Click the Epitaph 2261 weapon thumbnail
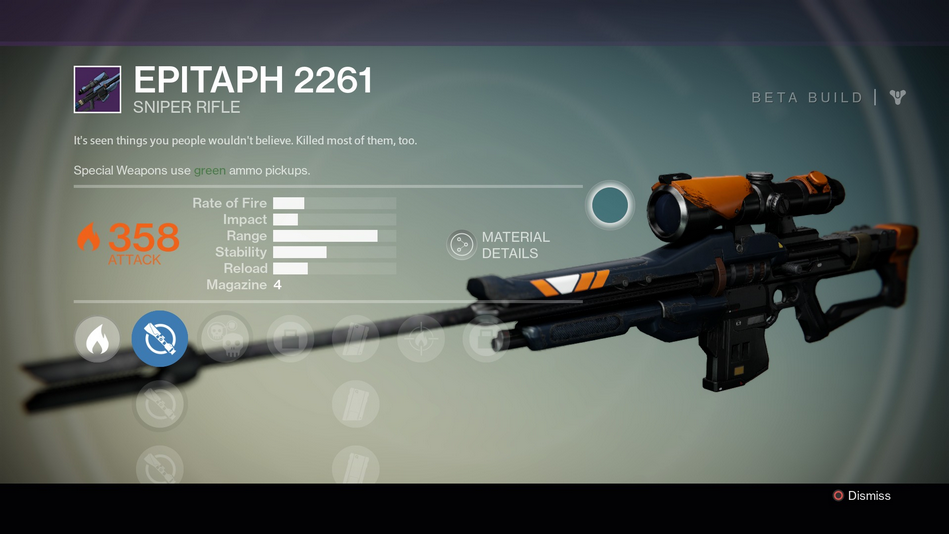This screenshot has height=534, width=949. (x=97, y=90)
